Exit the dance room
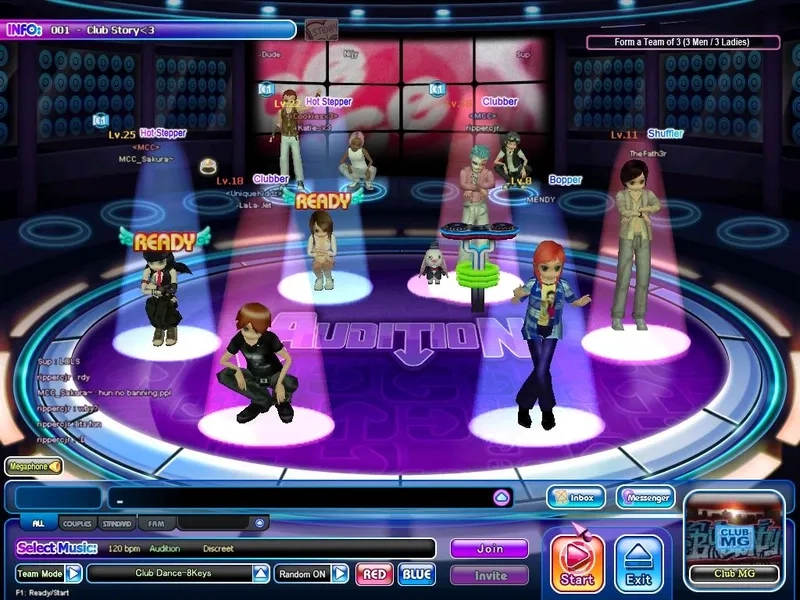The height and width of the screenshot is (600, 800). pyautogui.click(x=639, y=561)
